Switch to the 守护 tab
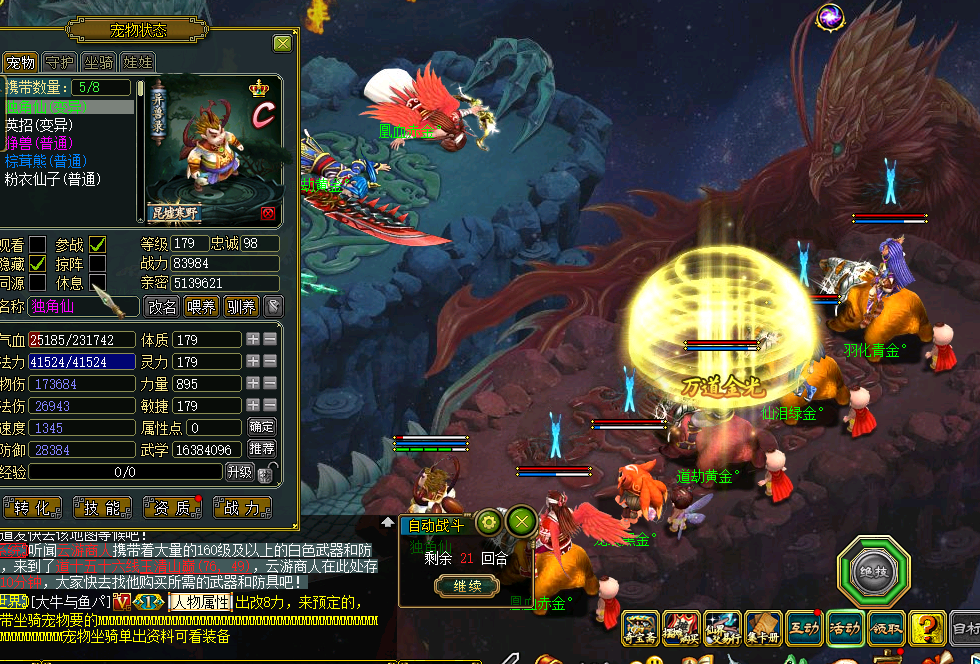 [59, 63]
